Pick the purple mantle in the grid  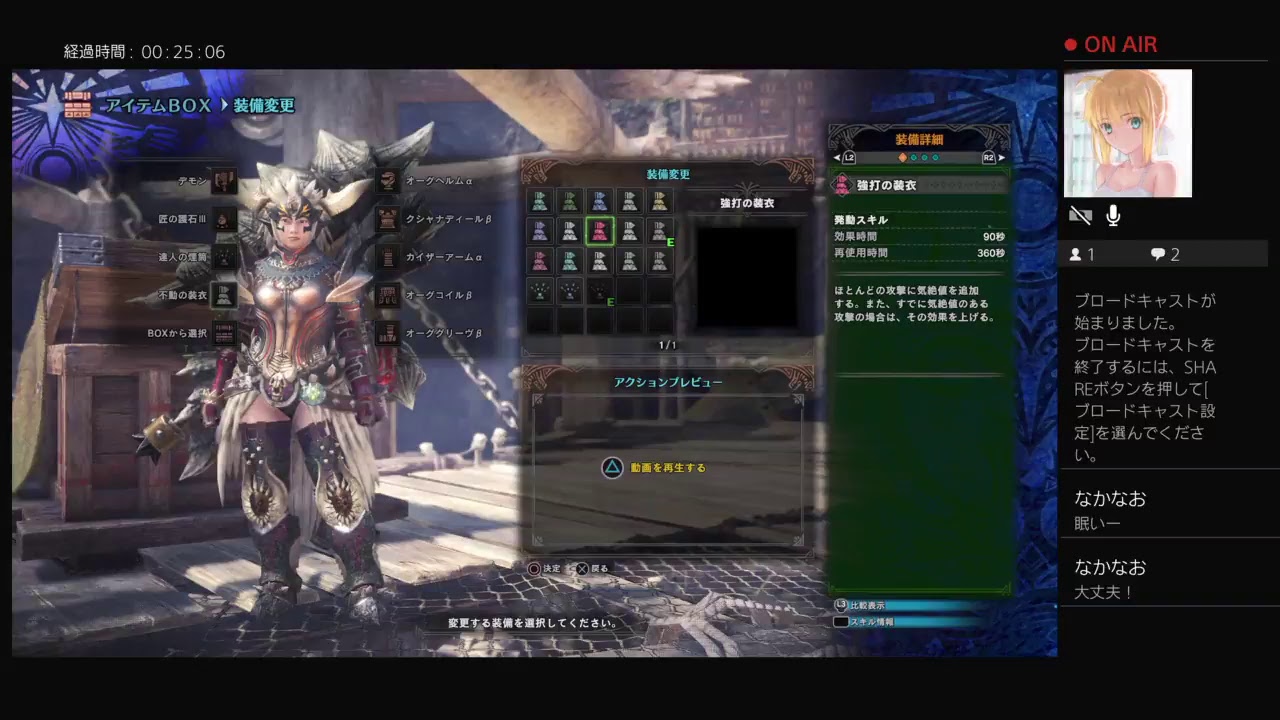click(541, 231)
